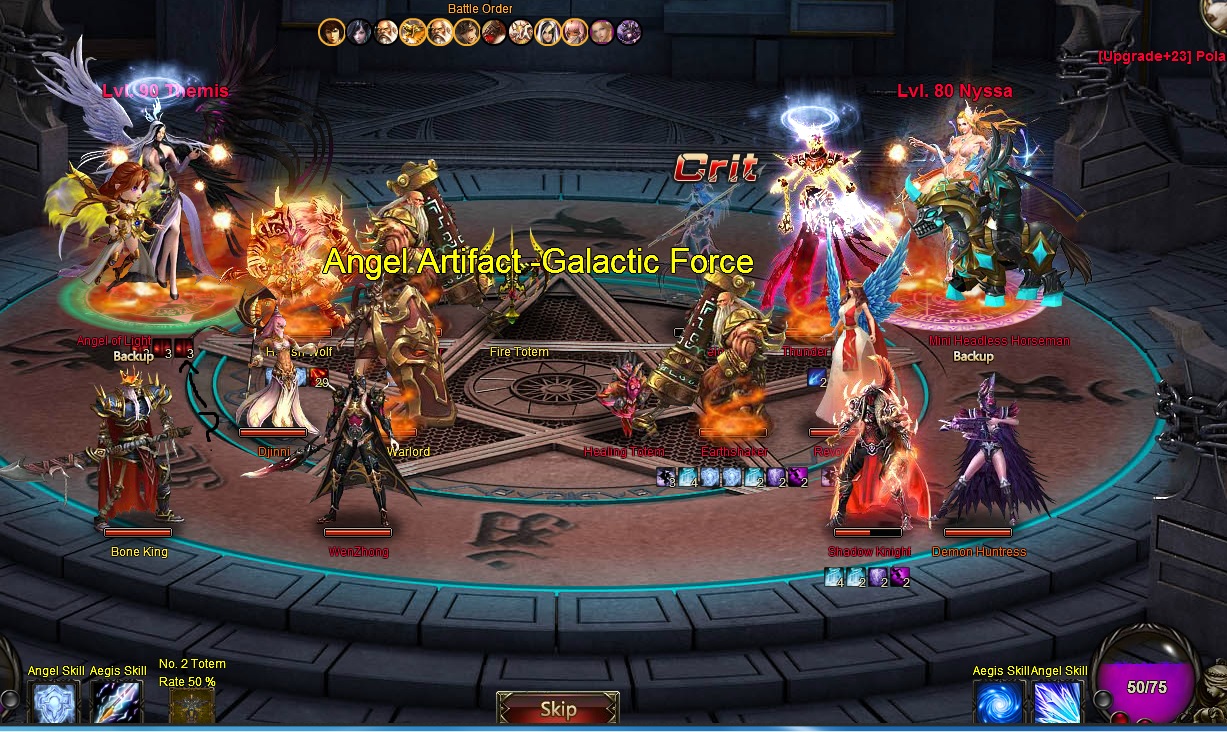Activate the ice shard Angel Skill
This screenshot has width=1227, height=732.
coord(1058,702)
